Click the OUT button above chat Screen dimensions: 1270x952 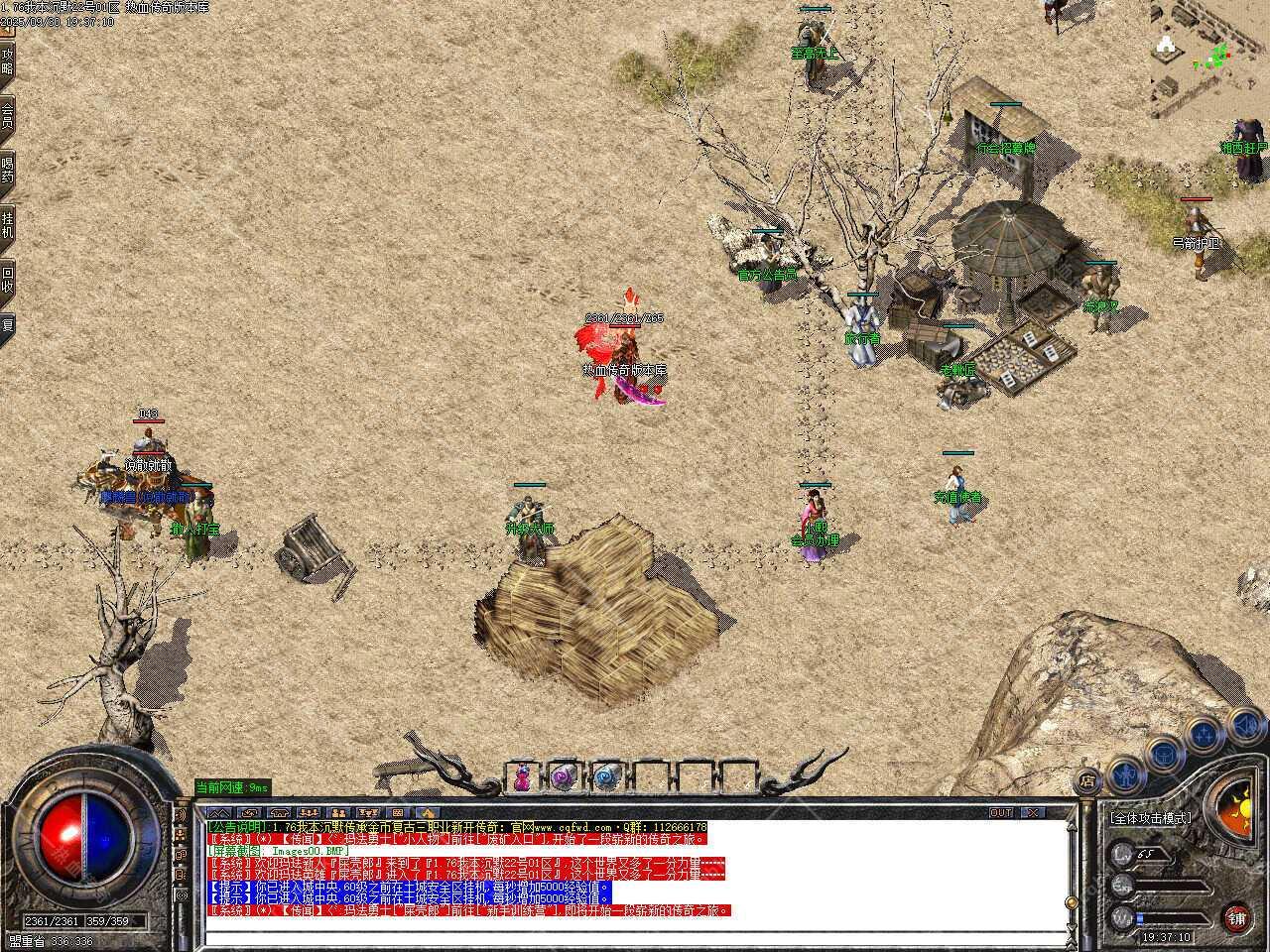pos(1002,813)
